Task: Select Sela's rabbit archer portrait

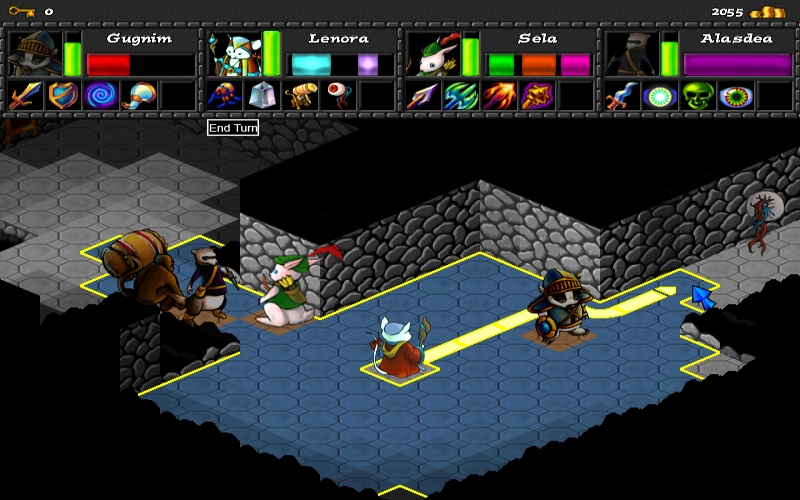Action: (x=431, y=52)
